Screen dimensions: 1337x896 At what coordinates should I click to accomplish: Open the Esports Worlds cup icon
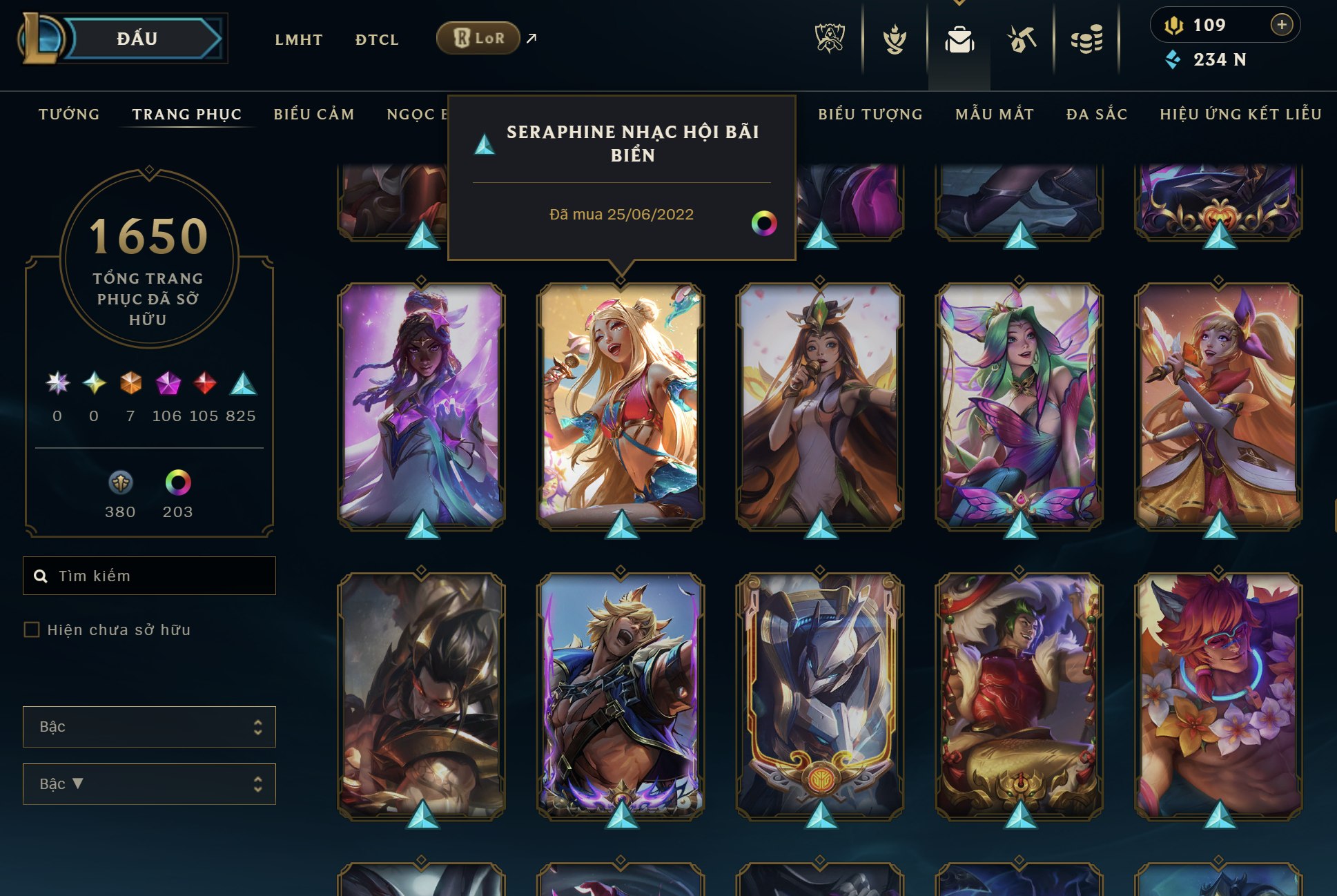(829, 39)
